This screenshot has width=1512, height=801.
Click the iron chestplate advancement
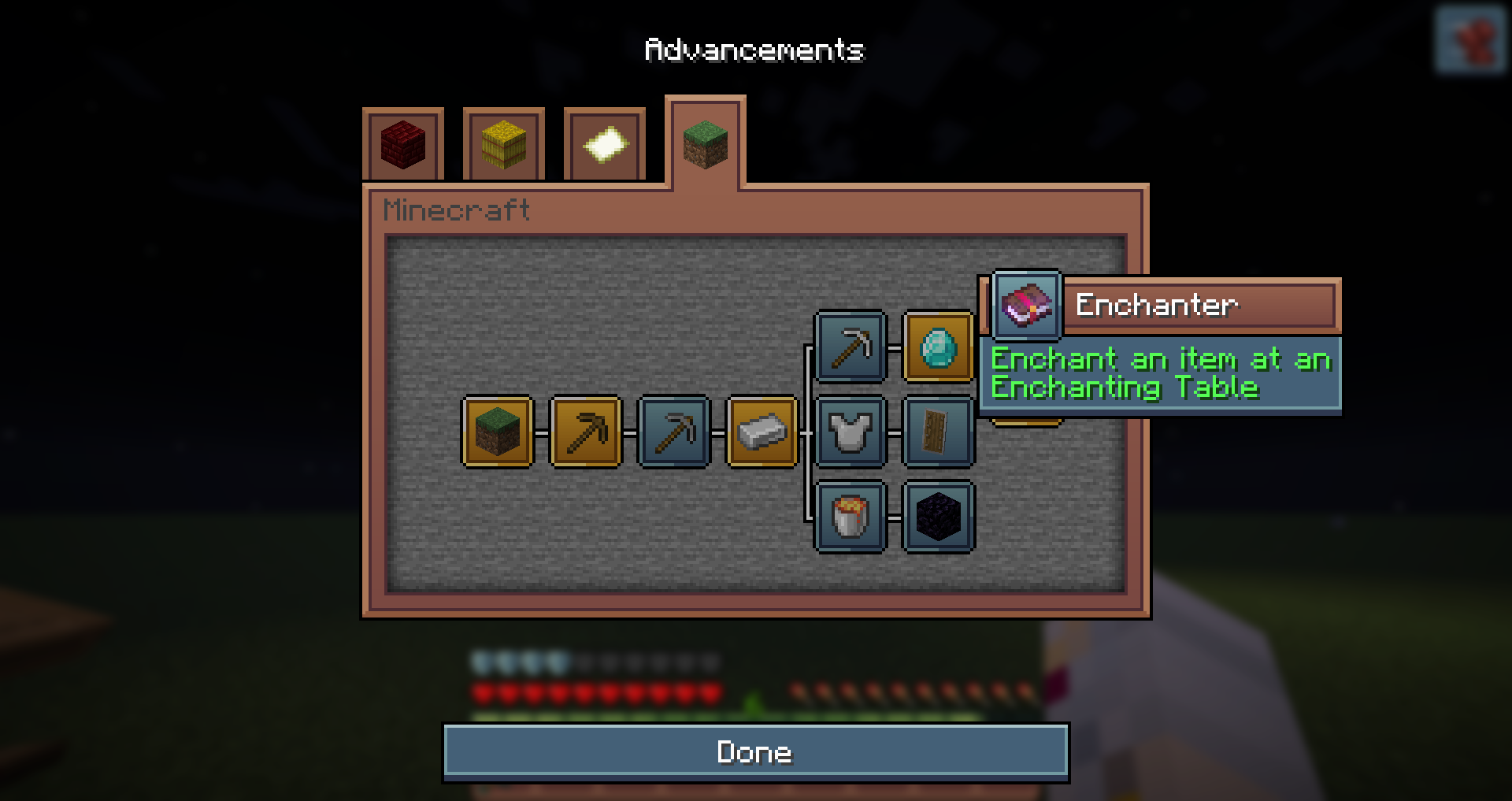pos(850,432)
